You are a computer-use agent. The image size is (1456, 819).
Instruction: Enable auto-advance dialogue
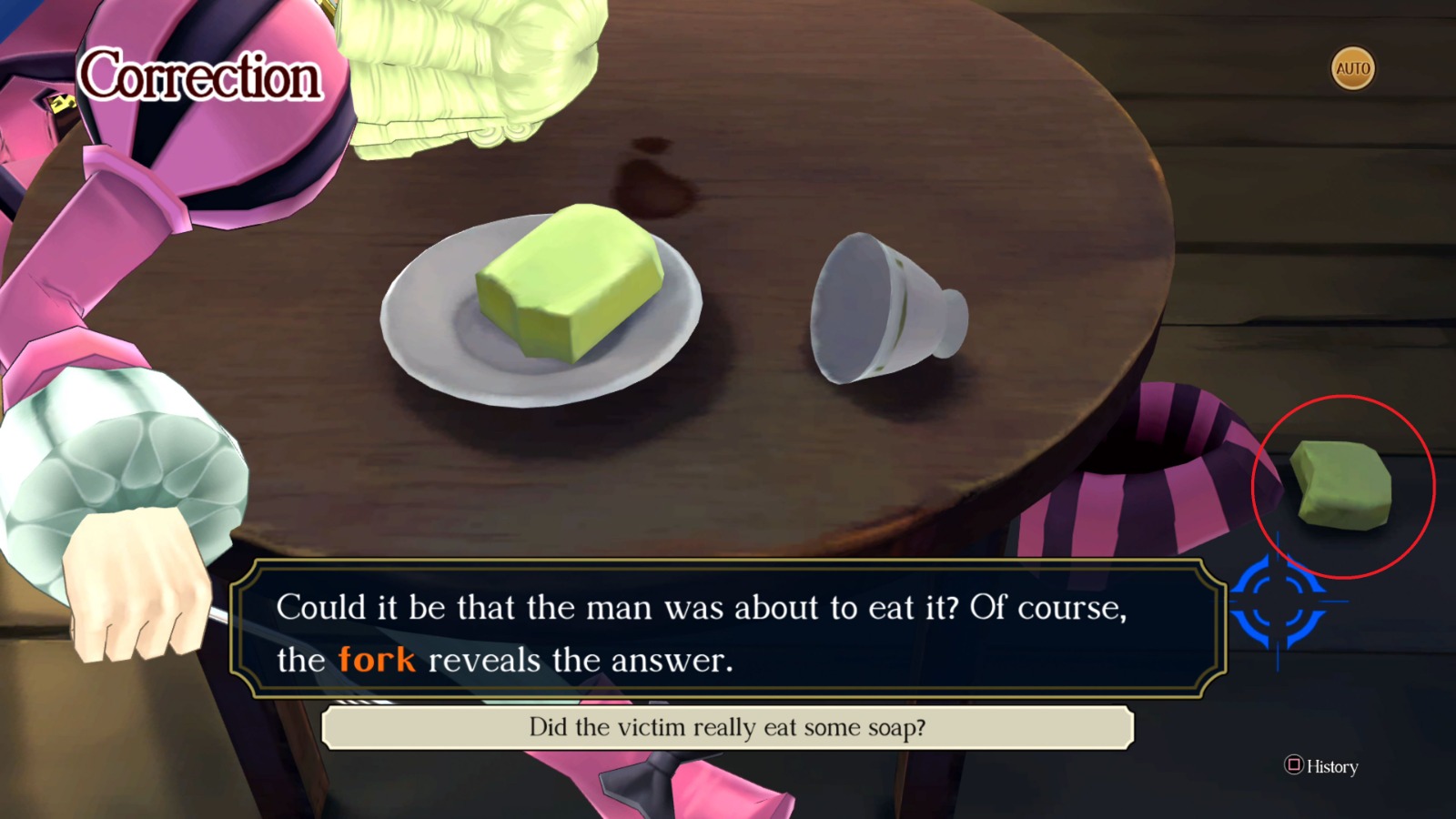1352,67
